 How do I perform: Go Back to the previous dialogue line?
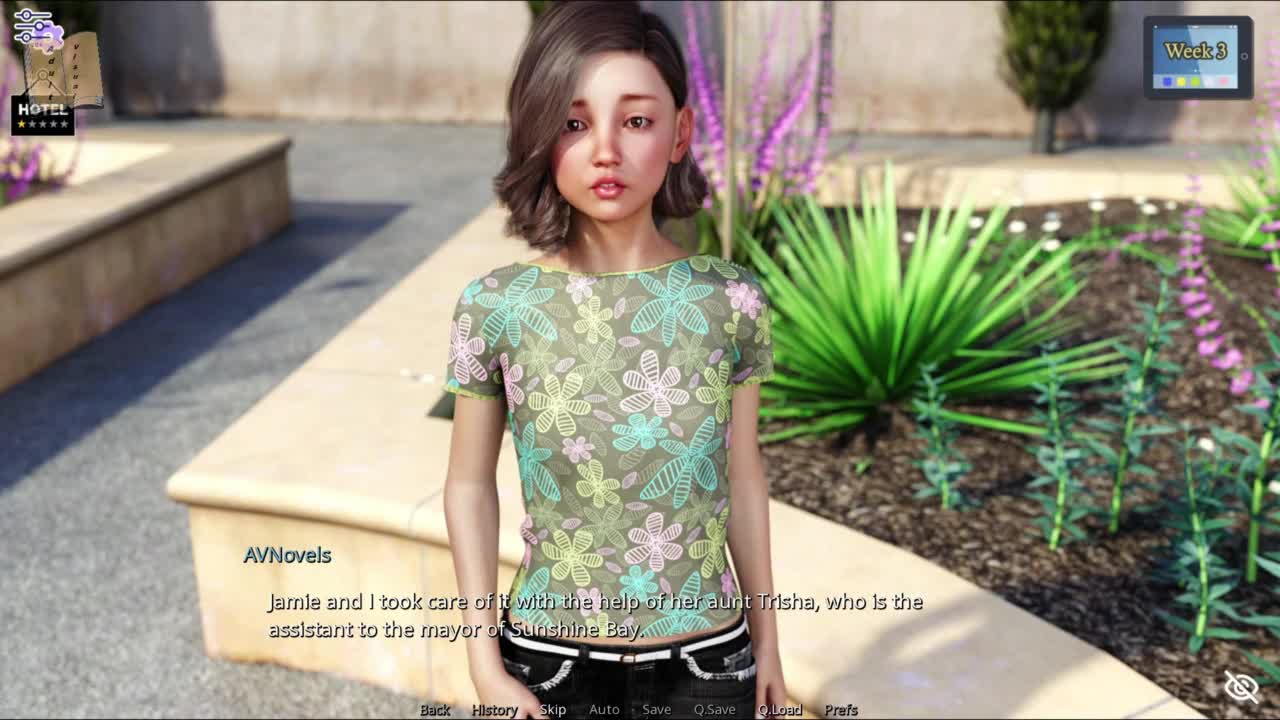click(x=435, y=709)
